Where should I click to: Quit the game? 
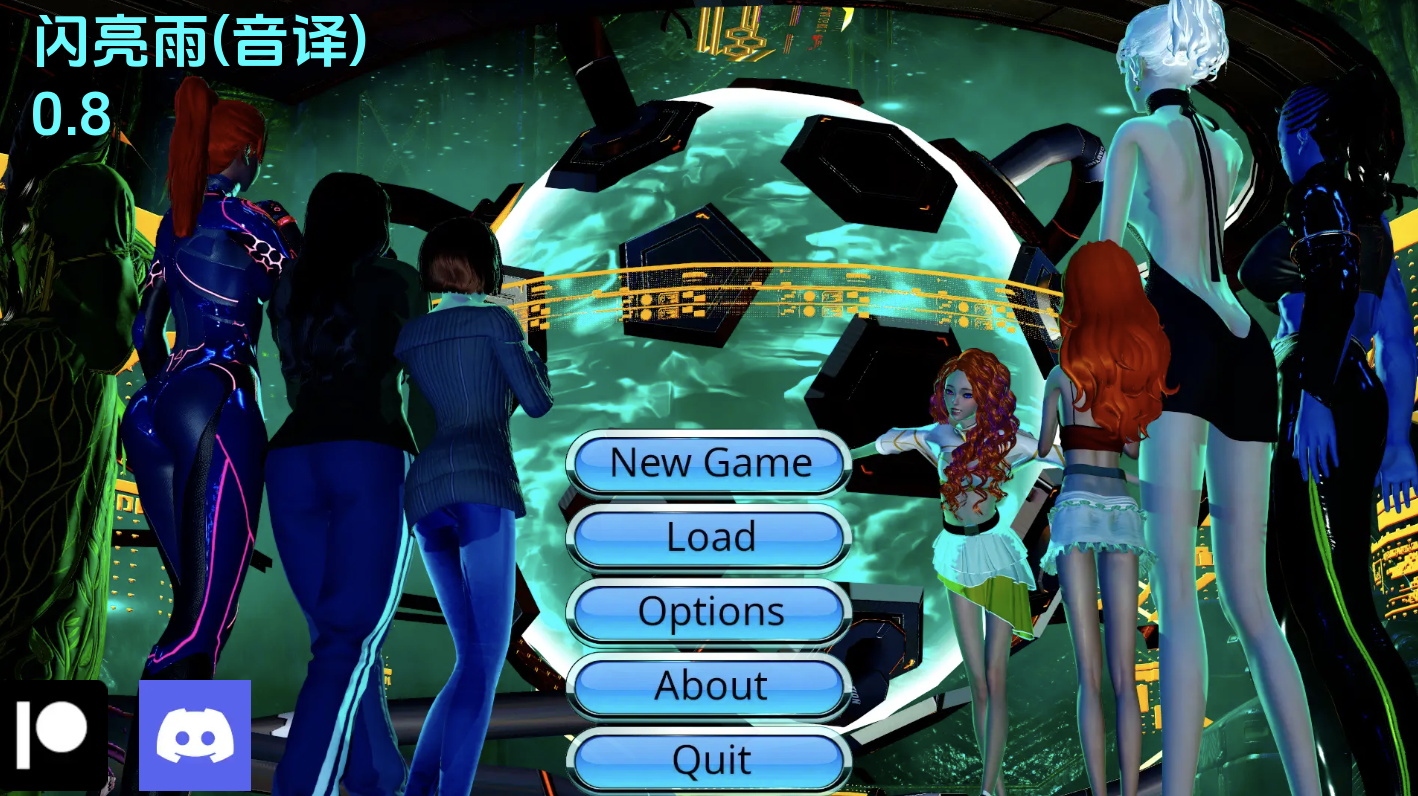708,759
